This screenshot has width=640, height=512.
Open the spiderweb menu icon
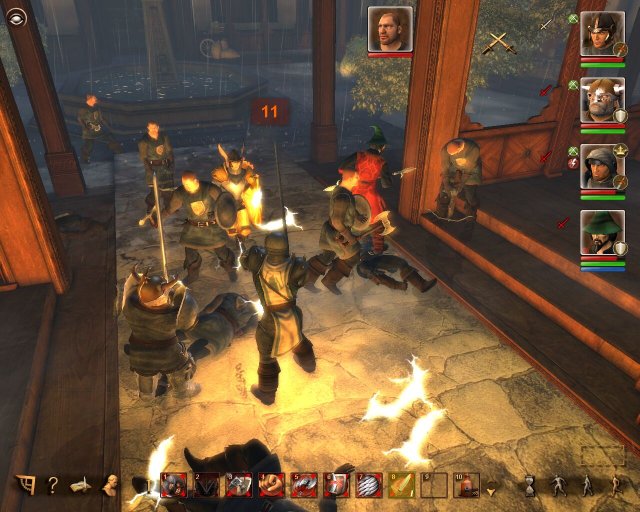(24, 485)
